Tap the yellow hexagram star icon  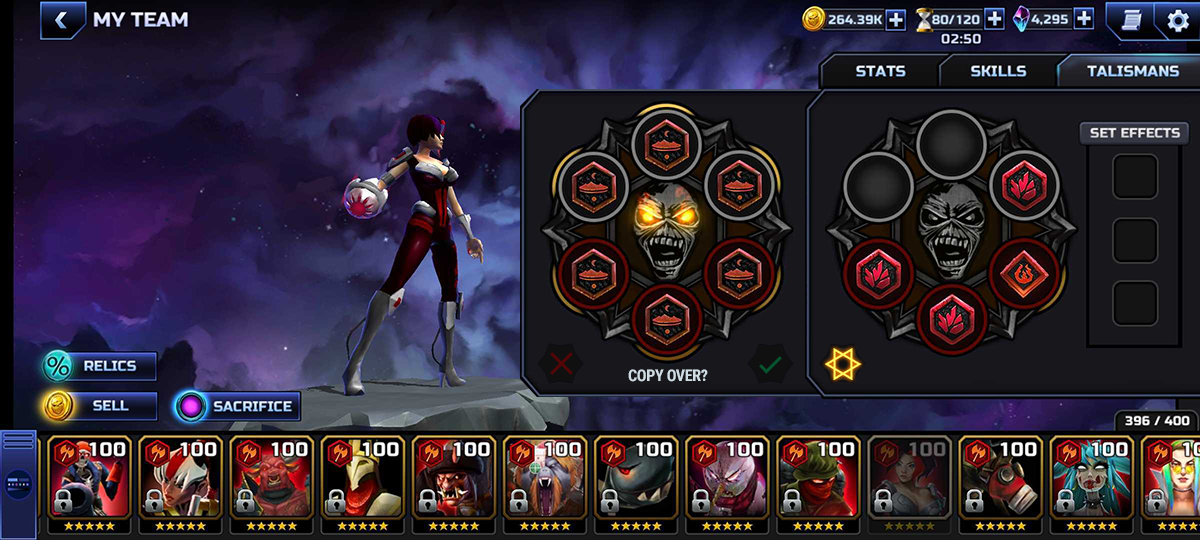[843, 365]
